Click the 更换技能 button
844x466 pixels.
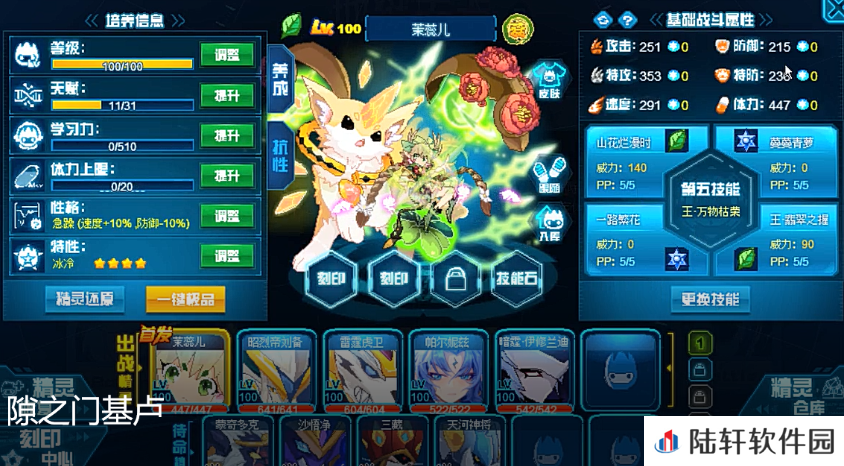point(710,298)
